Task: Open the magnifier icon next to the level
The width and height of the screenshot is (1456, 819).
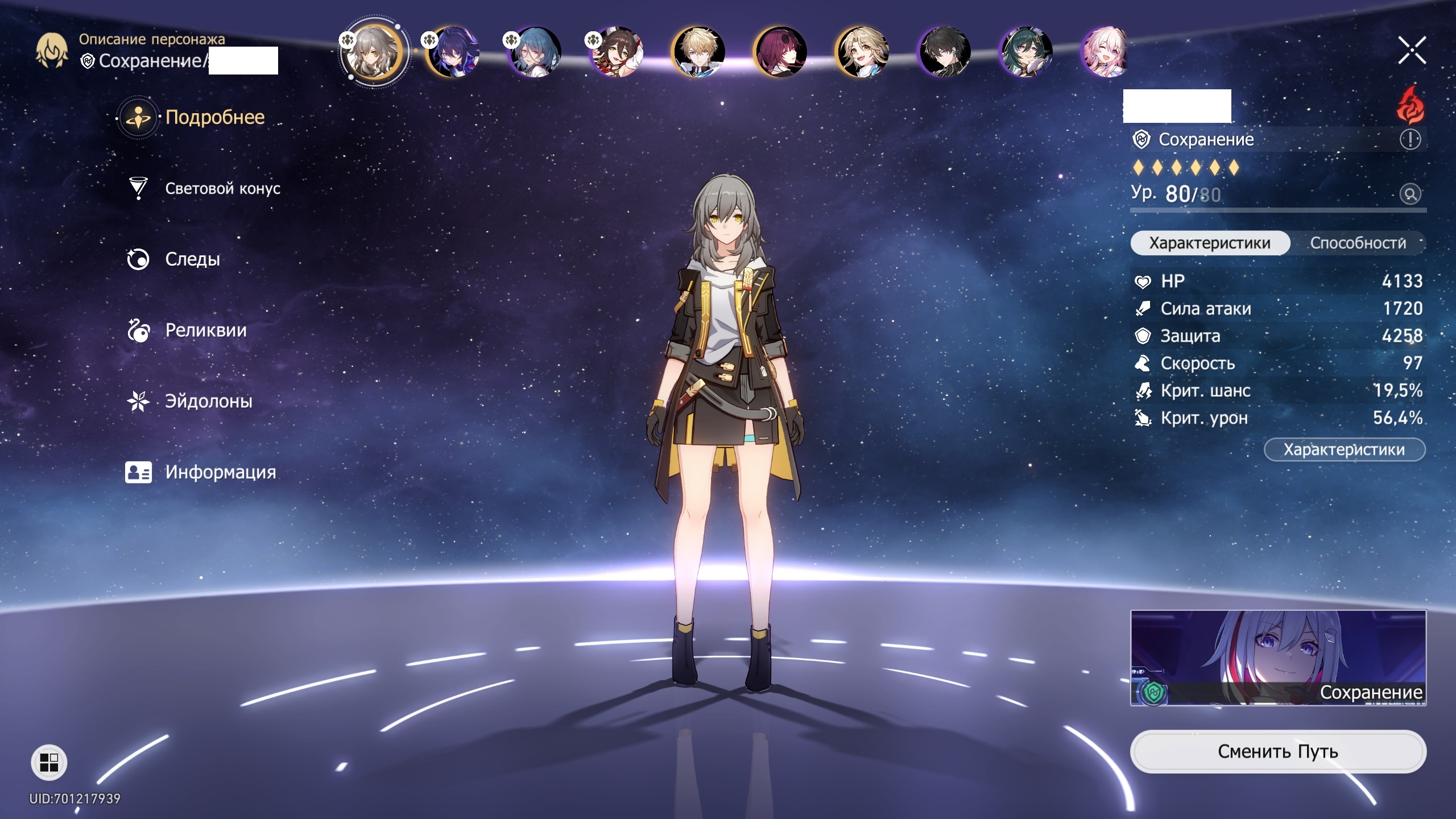Action: [x=1410, y=195]
